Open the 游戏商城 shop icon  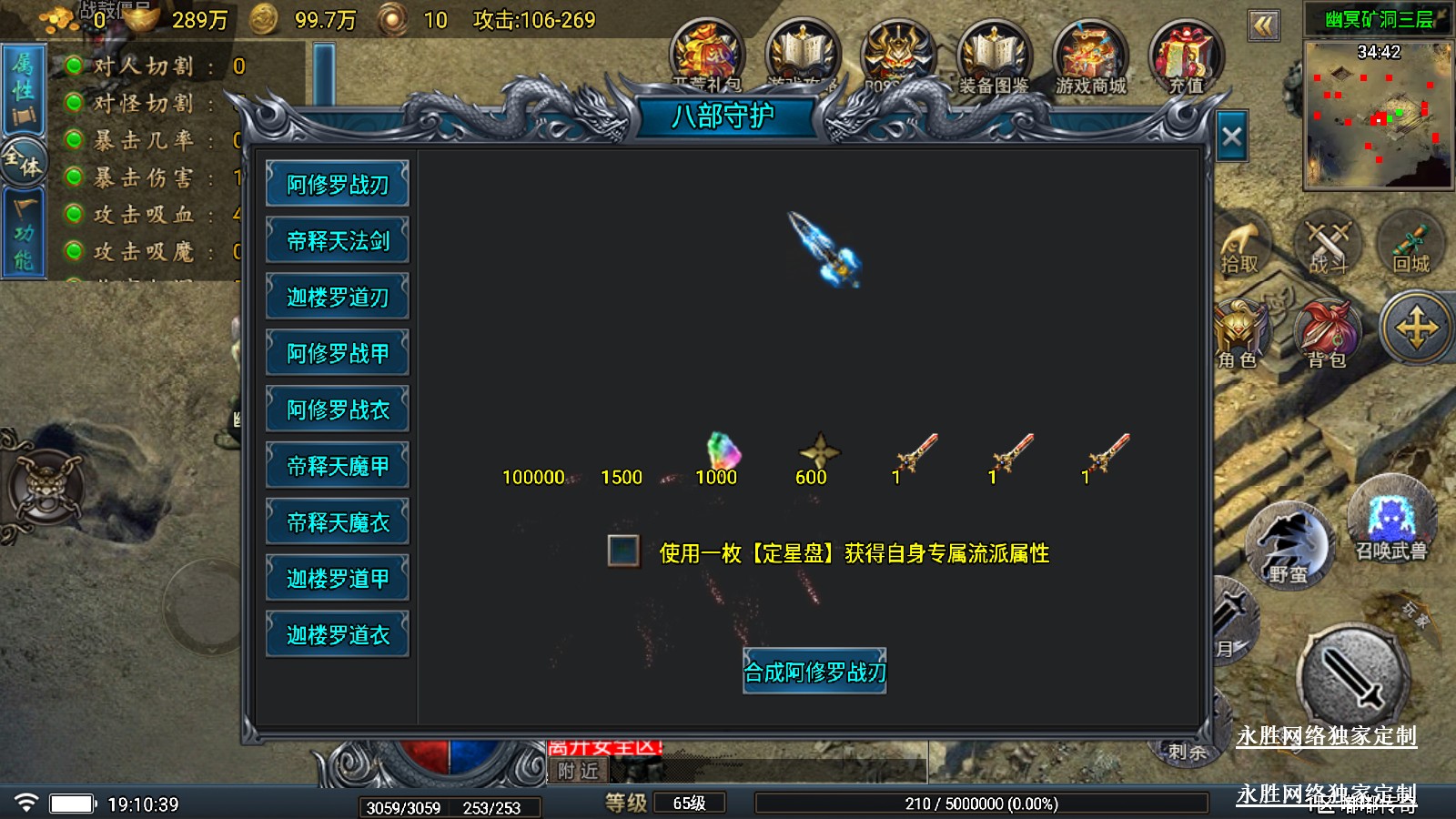[1090, 58]
